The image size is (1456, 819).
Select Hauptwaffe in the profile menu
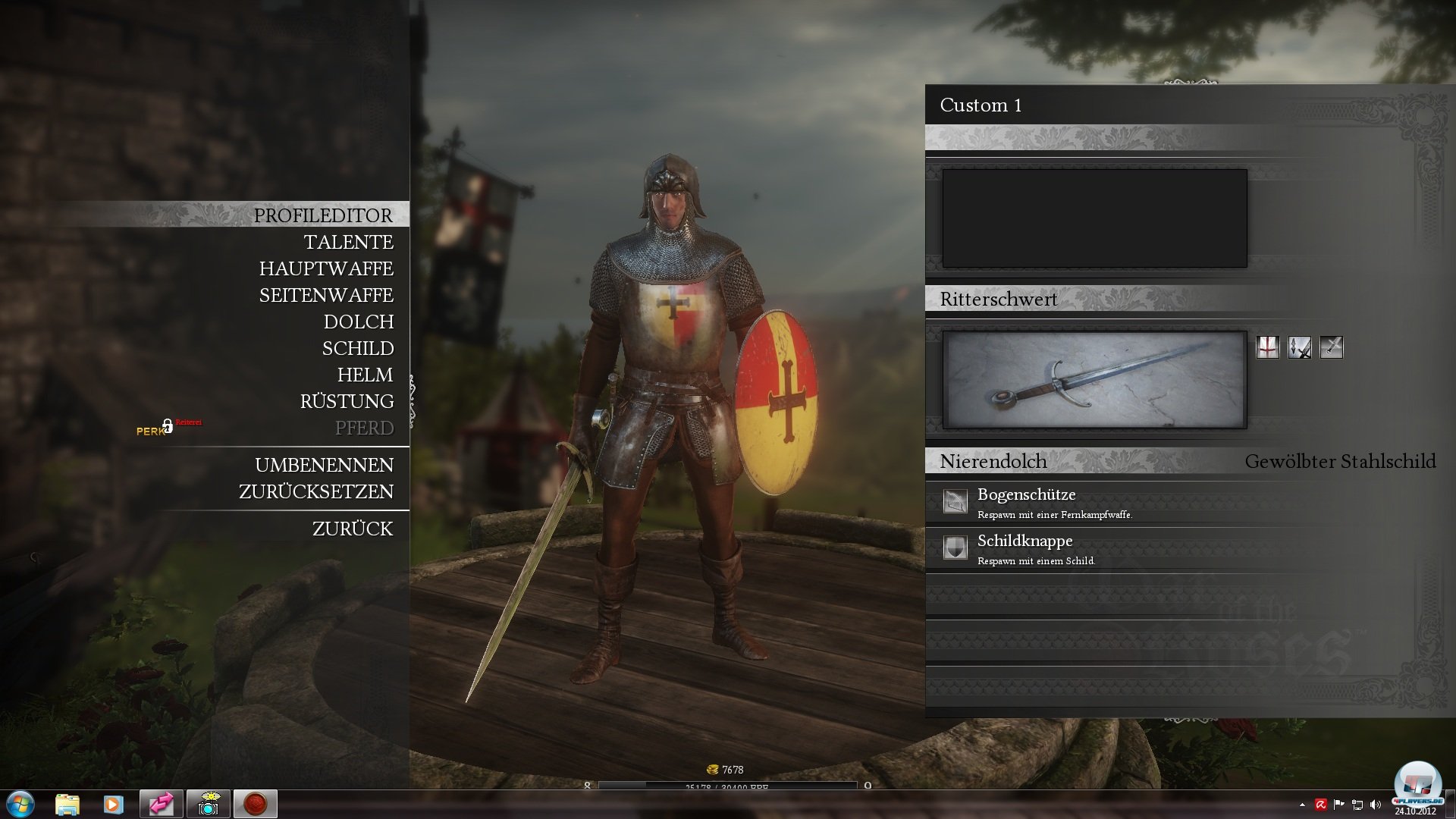coord(326,268)
